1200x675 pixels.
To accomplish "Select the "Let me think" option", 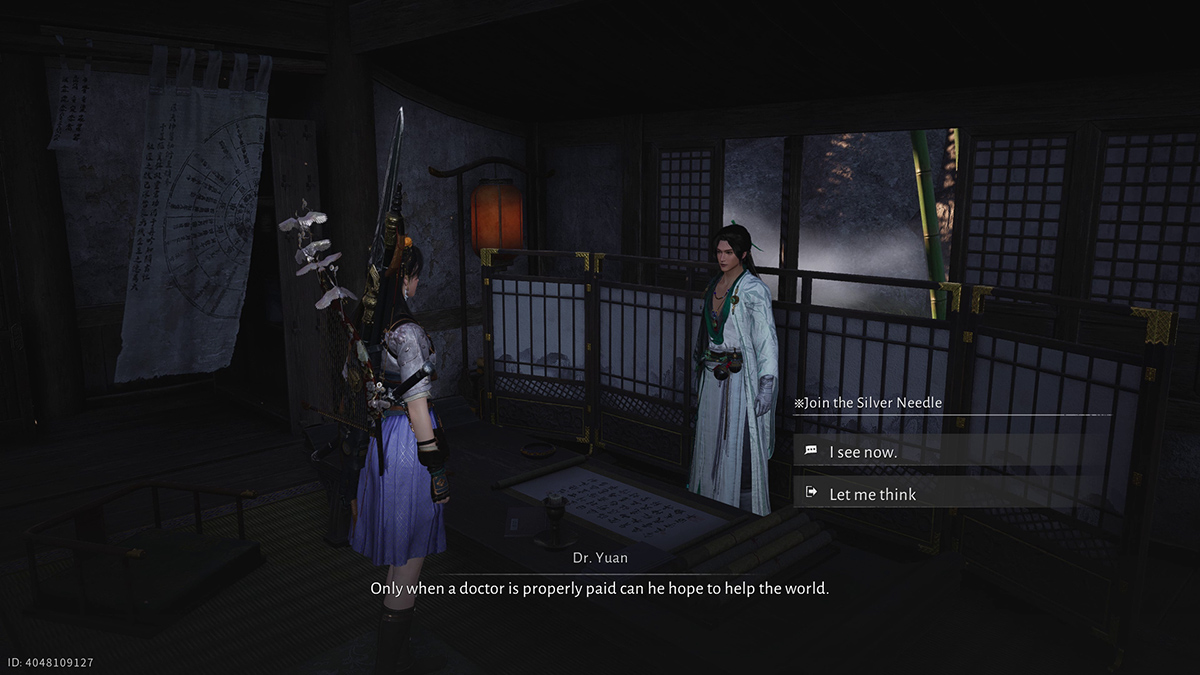I will click(x=872, y=494).
